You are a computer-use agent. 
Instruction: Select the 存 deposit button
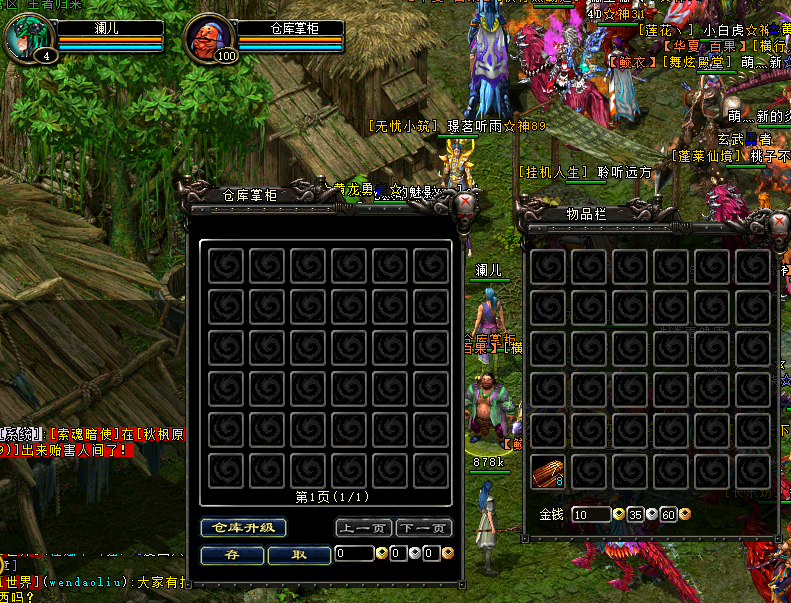pos(232,554)
